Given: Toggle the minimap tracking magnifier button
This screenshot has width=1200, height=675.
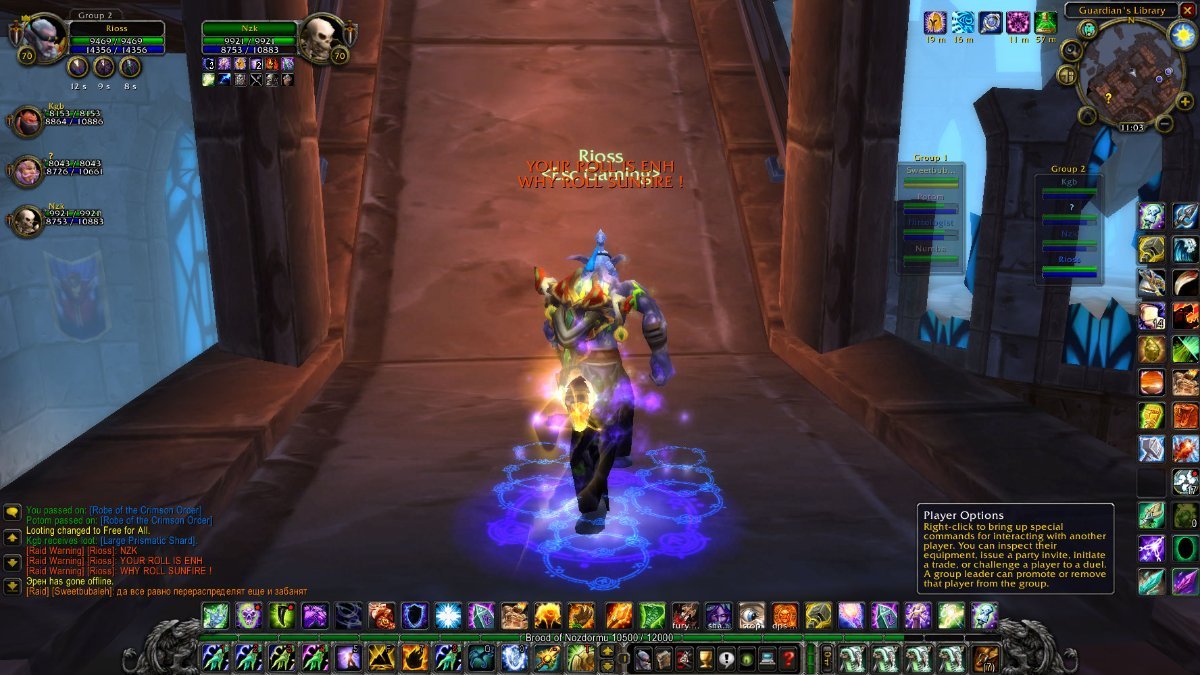Looking at the screenshot, I should click(1071, 50).
